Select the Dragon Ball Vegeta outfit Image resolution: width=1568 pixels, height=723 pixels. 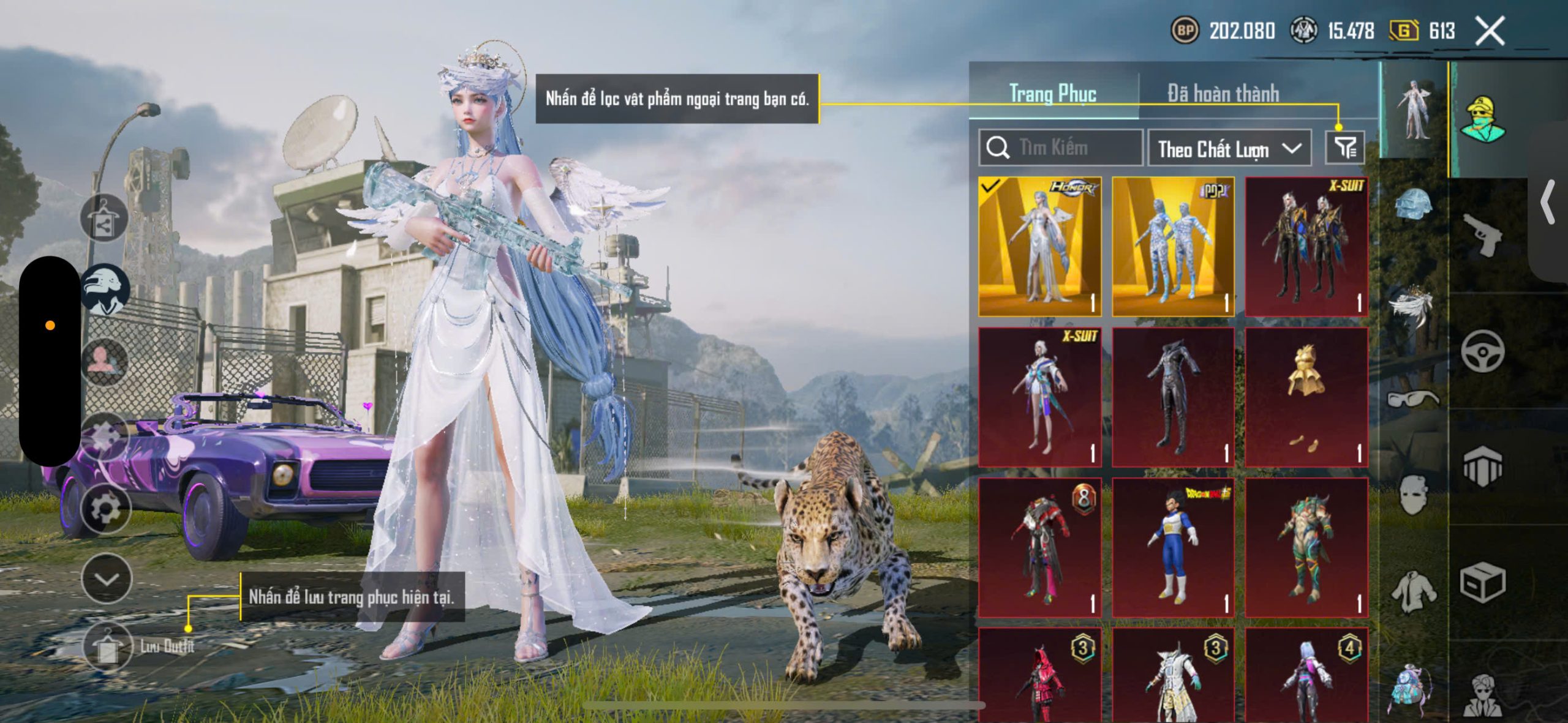1173,547
